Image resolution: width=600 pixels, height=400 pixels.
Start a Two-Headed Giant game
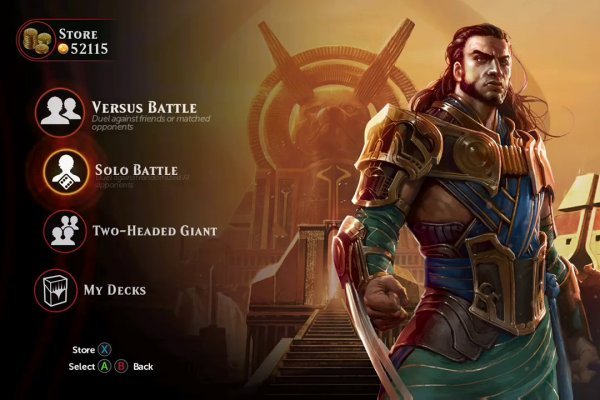coord(62,231)
